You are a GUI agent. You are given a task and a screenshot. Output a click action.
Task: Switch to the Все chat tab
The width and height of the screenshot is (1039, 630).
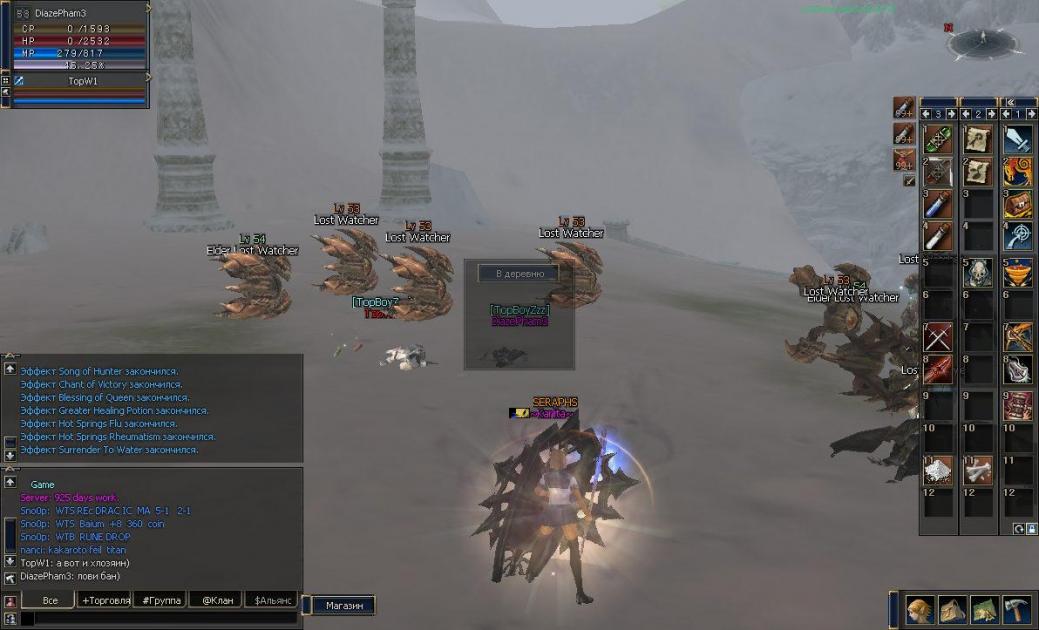[48, 600]
